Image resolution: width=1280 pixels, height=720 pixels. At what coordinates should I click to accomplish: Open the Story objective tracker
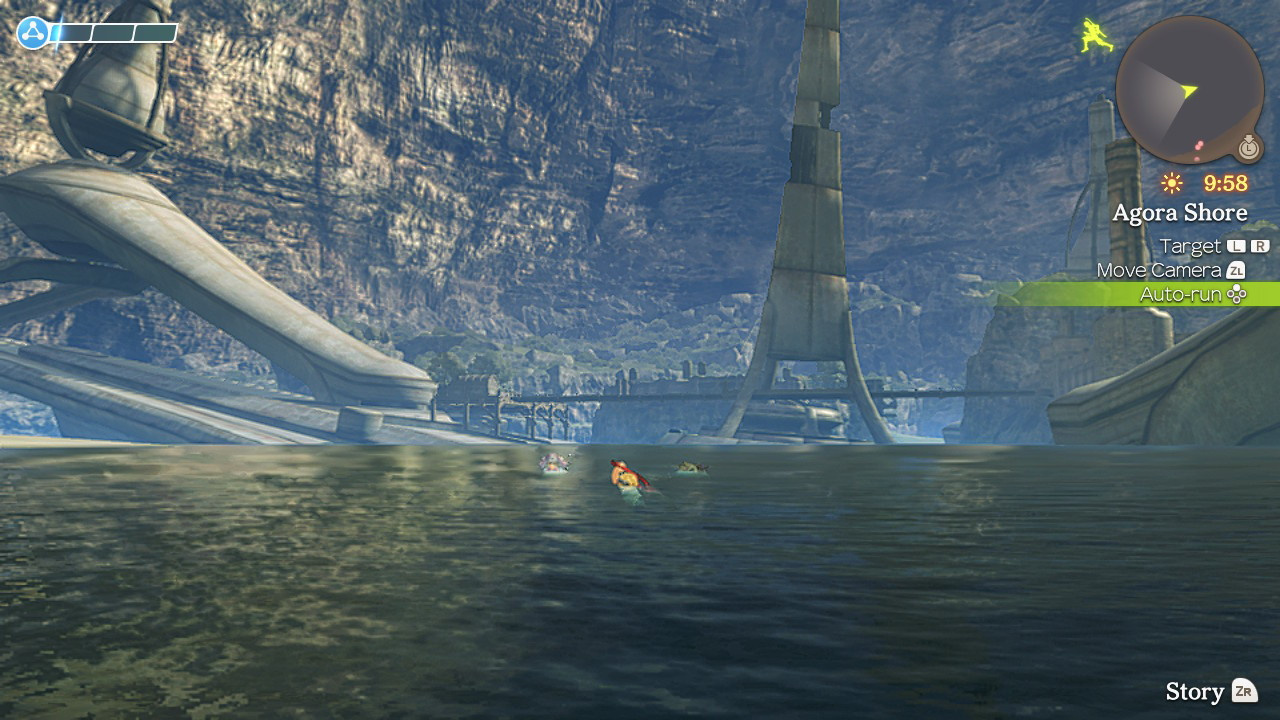coord(1210,691)
